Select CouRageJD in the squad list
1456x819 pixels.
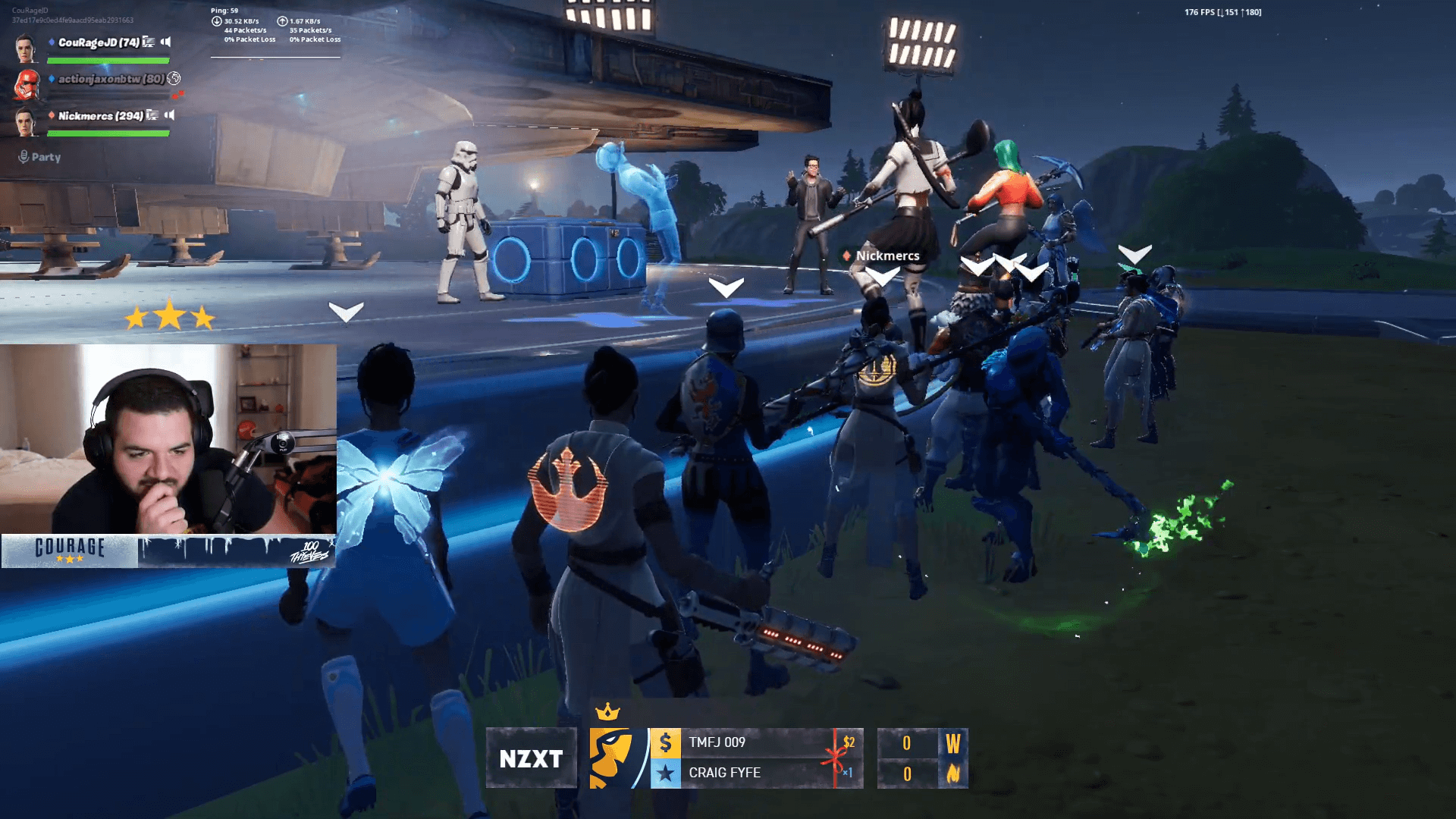[x=99, y=42]
